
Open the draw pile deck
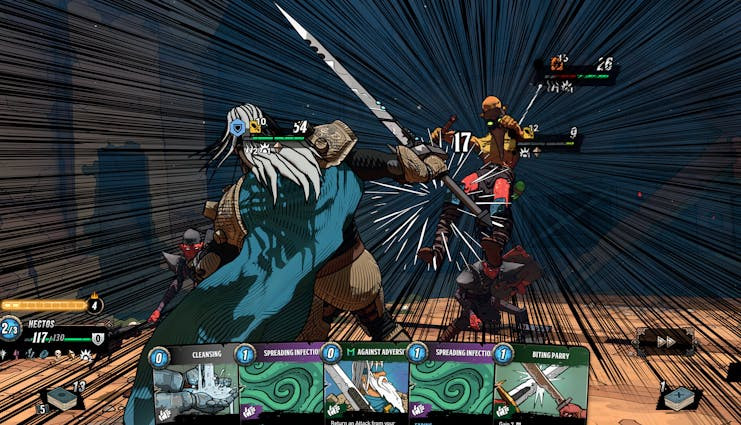click(63, 398)
